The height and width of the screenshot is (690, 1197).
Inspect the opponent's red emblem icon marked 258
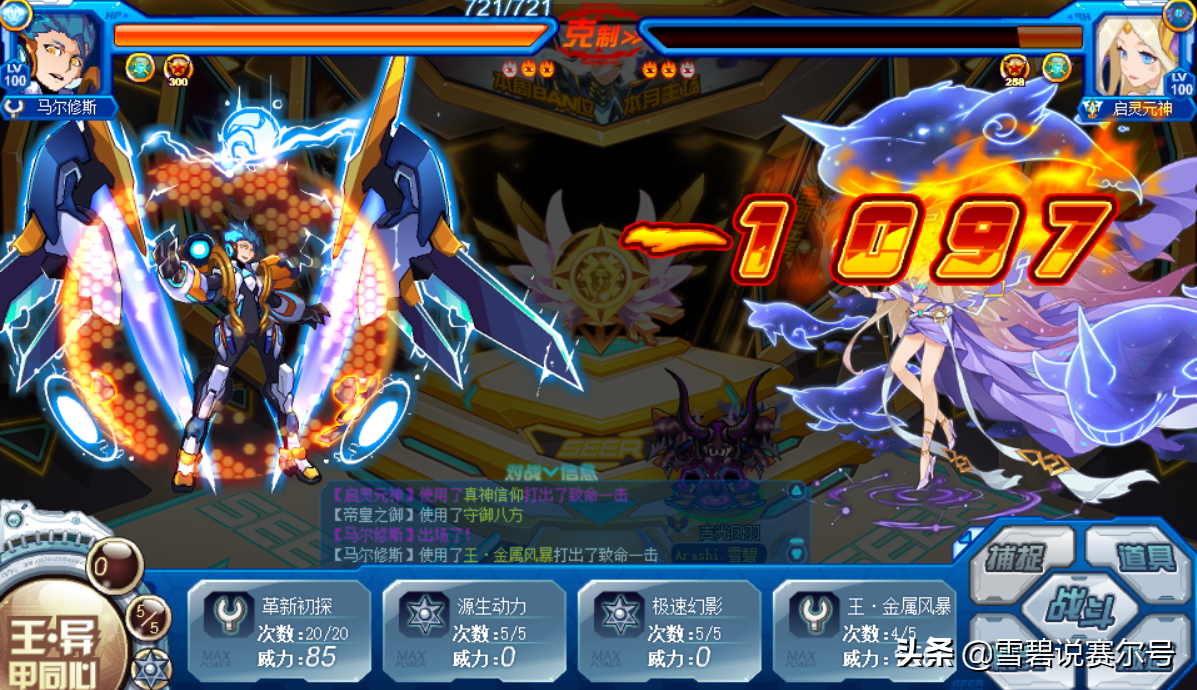point(1014,68)
